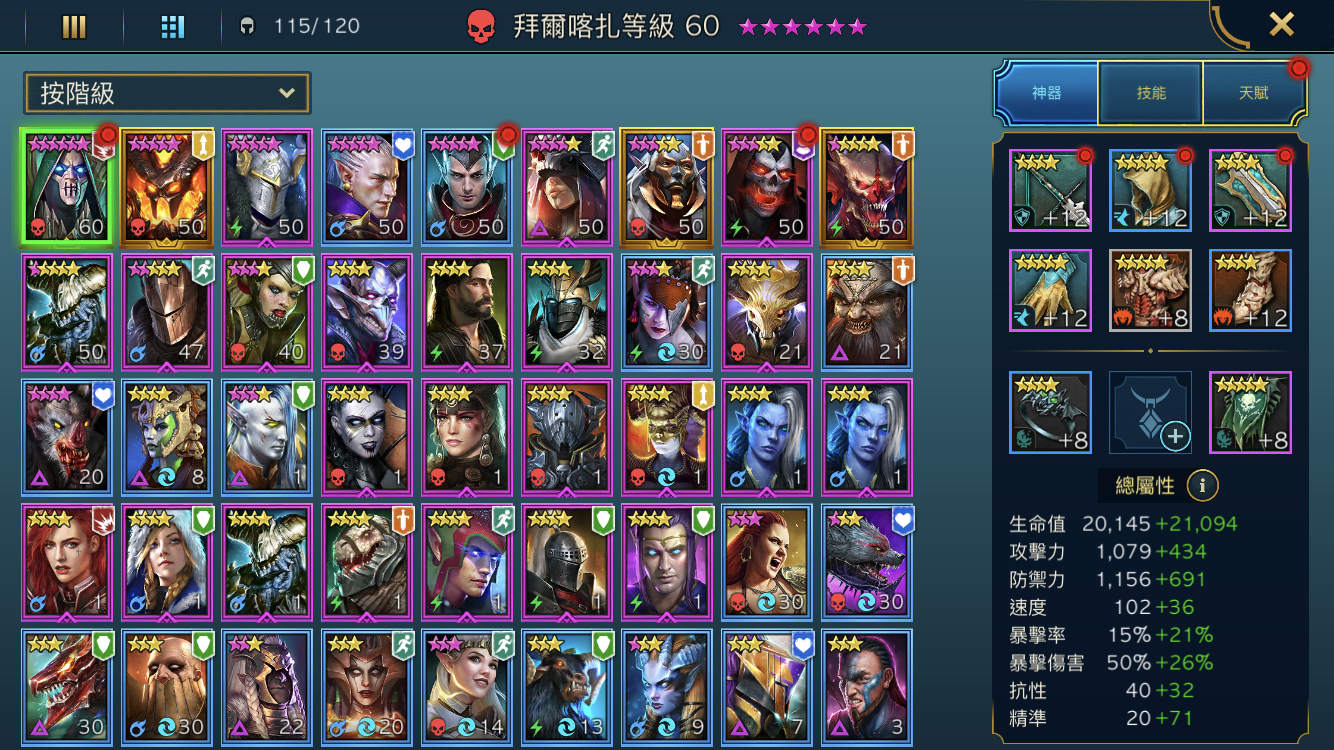Select the 神器 artifacts tab
Image resolution: width=1334 pixels, height=750 pixels.
(x=1046, y=91)
